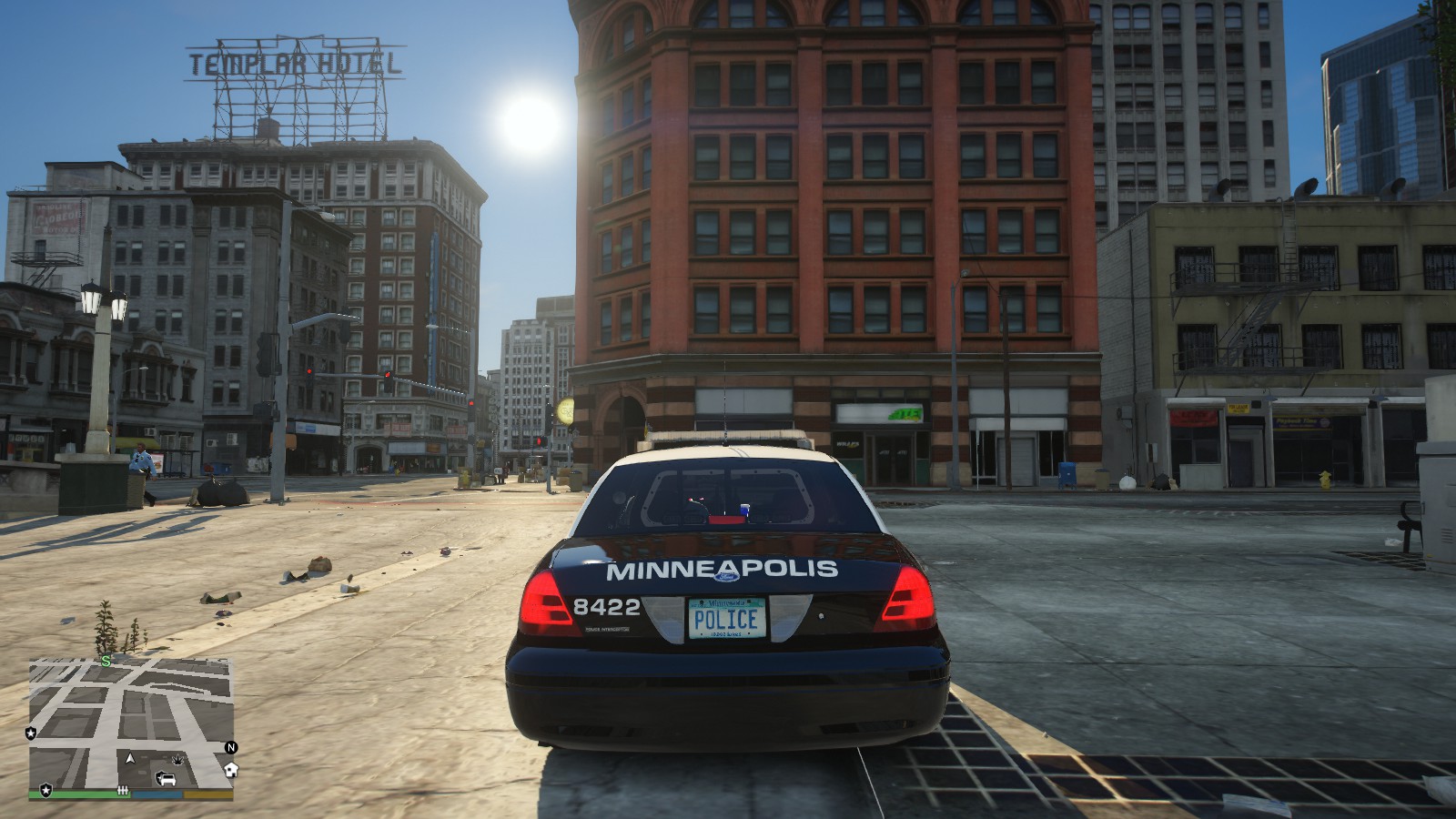Viewport: 1456px width, 819px height.
Task: Select the car with shield minimap blip
Action: click(x=167, y=779)
